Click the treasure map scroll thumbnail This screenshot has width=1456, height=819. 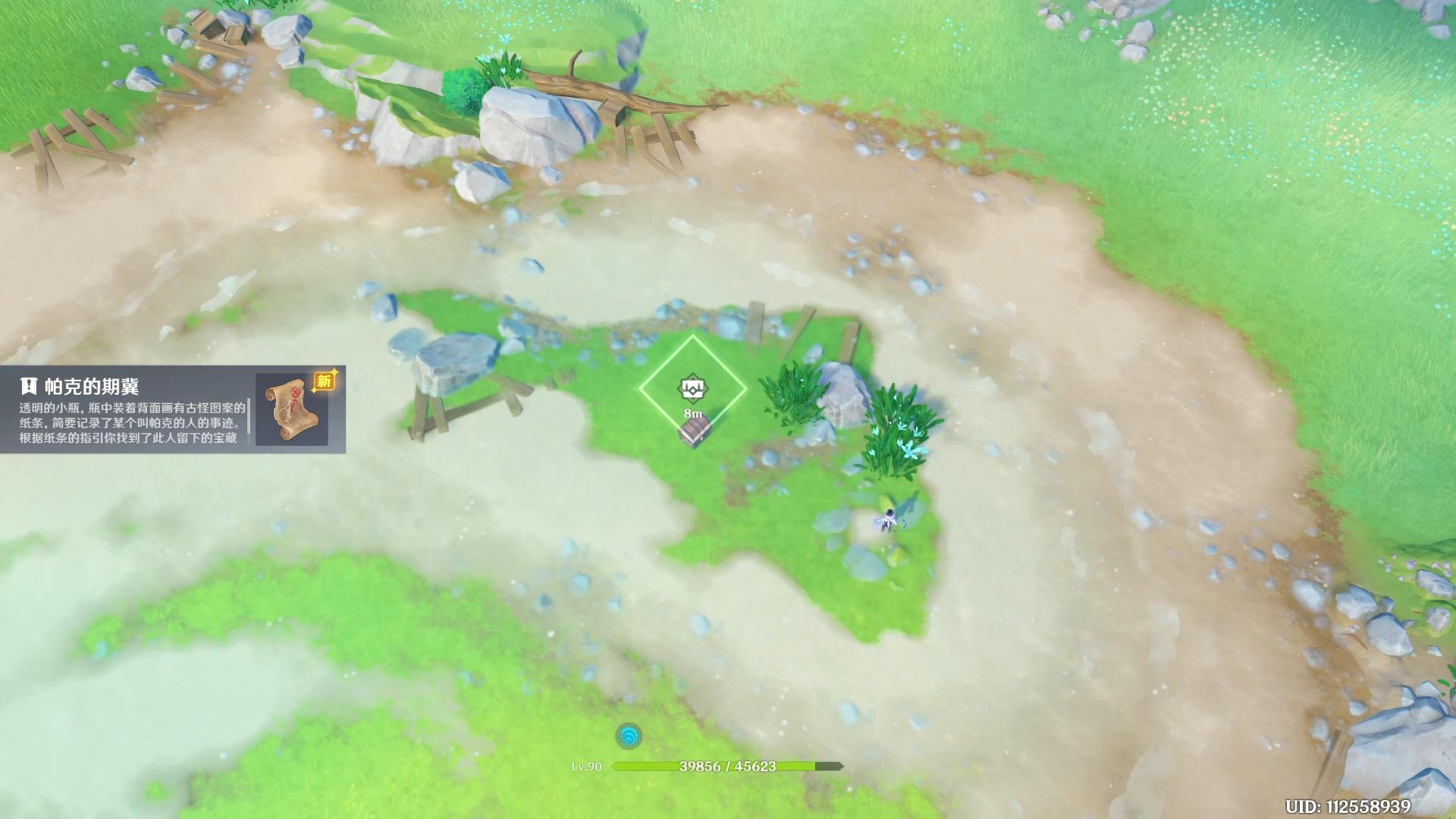pos(292,409)
